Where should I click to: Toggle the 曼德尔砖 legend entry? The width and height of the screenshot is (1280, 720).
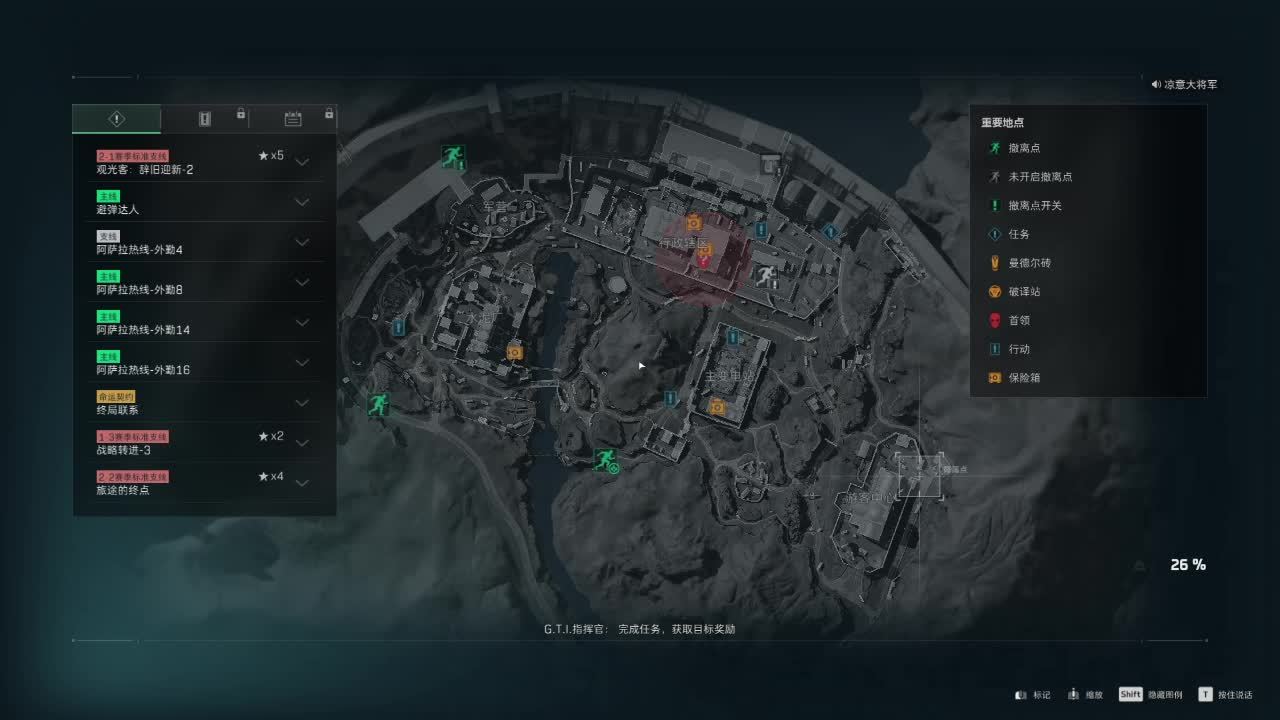(x=1029, y=263)
